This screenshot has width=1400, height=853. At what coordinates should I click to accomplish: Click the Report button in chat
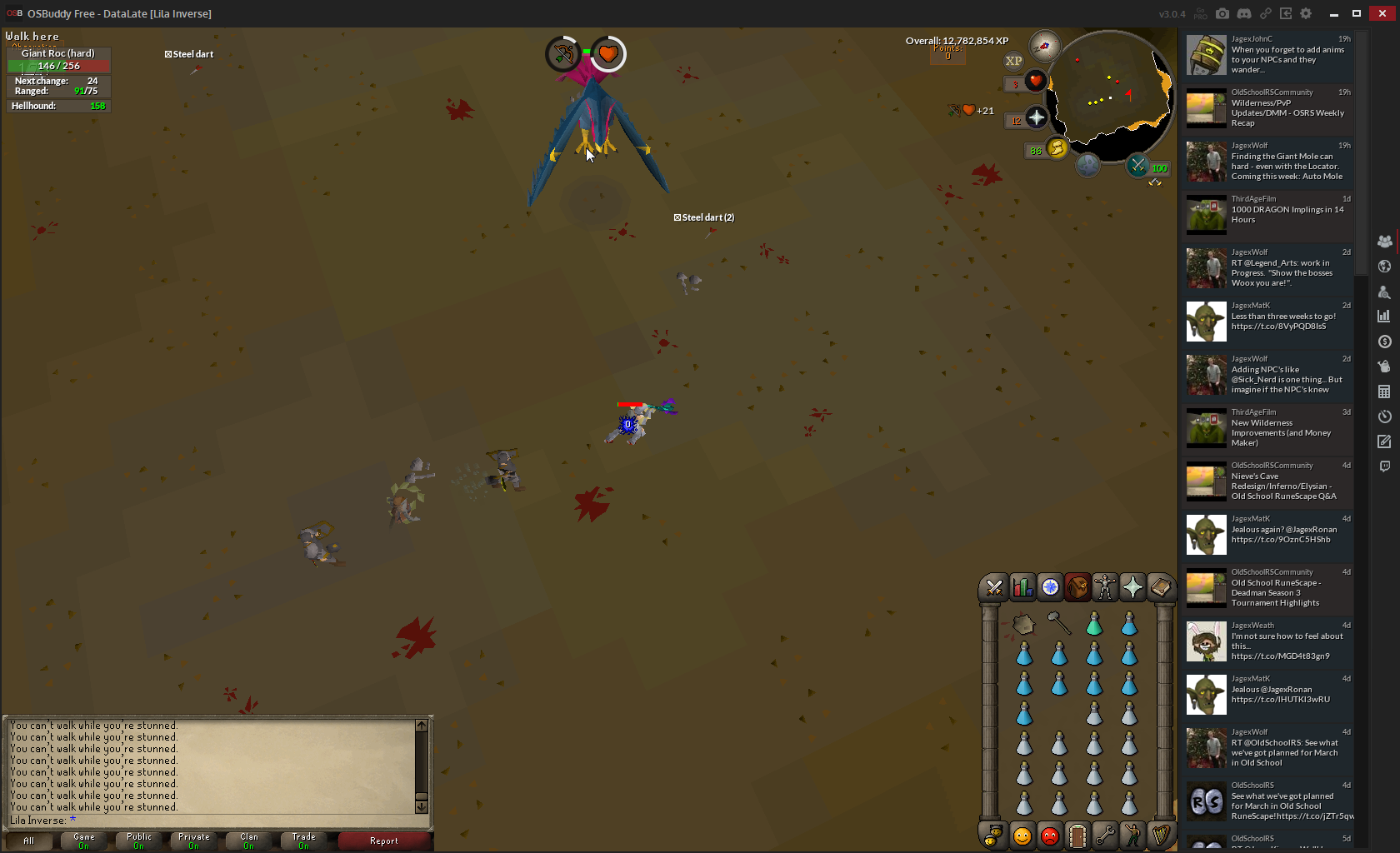click(384, 841)
